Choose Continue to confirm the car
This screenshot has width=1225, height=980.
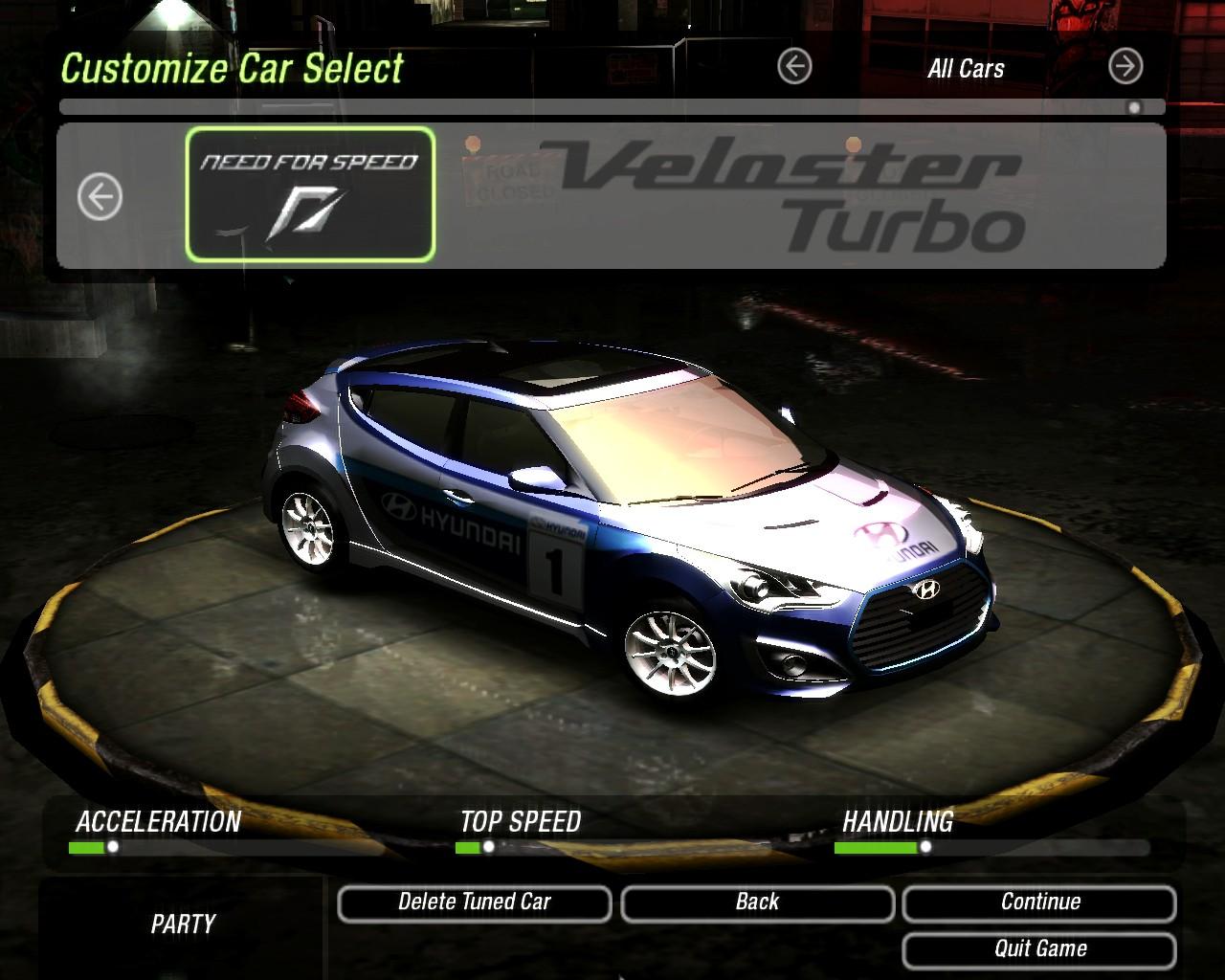1039,903
